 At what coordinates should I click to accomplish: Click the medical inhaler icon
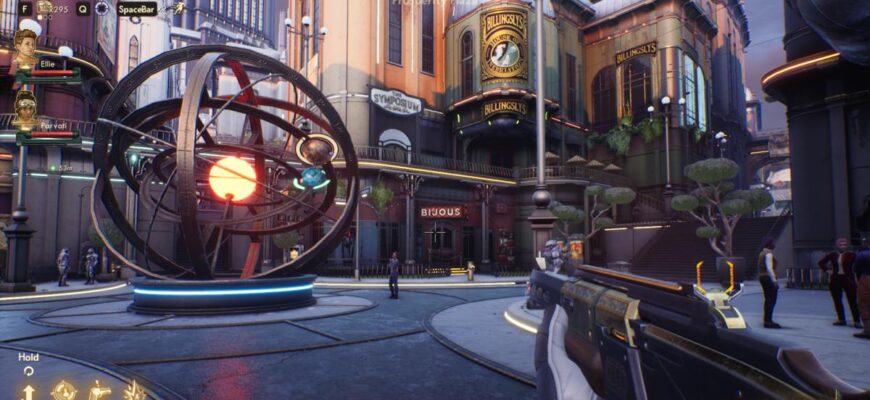45,8
